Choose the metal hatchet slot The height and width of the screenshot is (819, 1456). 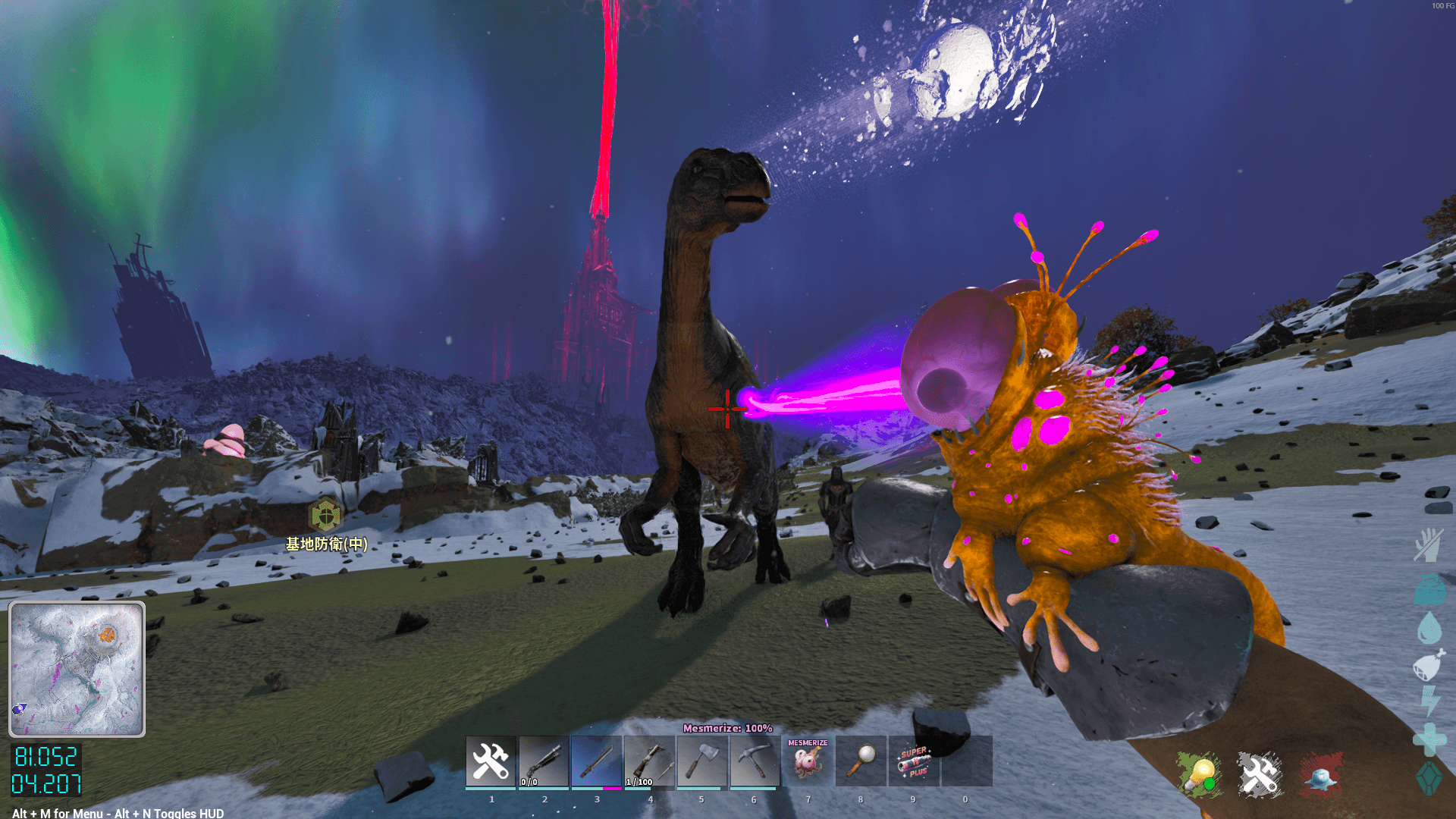702,761
